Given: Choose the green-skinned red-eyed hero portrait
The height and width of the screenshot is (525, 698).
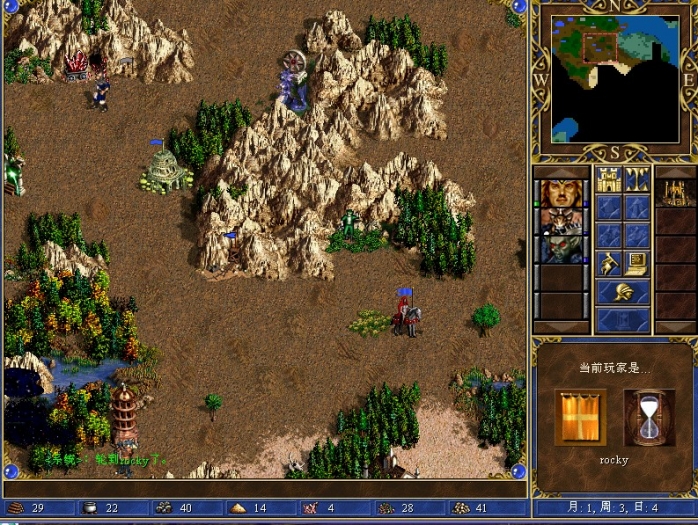Looking at the screenshot, I should coord(561,249).
